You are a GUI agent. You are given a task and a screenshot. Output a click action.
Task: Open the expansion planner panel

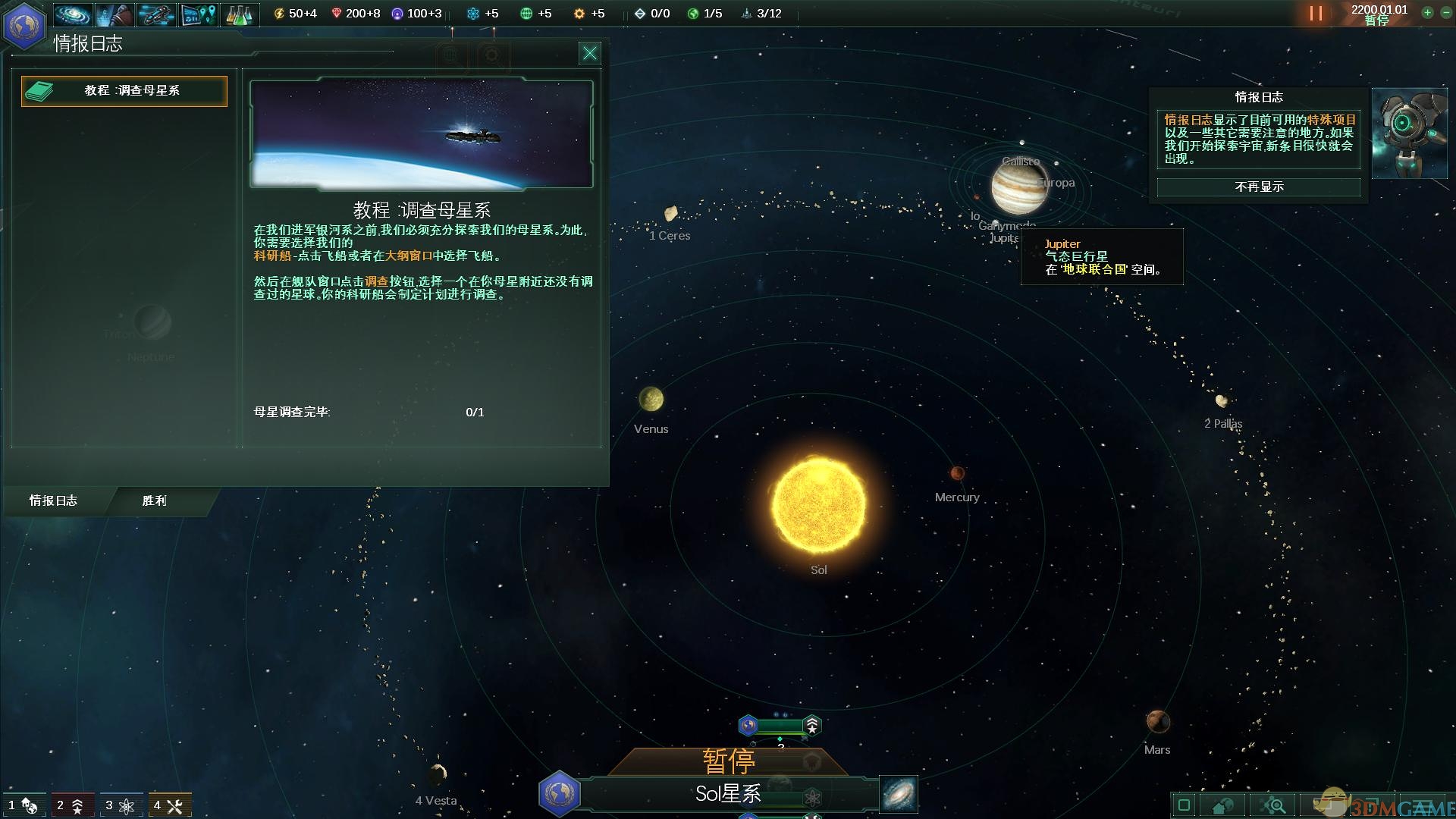(x=199, y=14)
